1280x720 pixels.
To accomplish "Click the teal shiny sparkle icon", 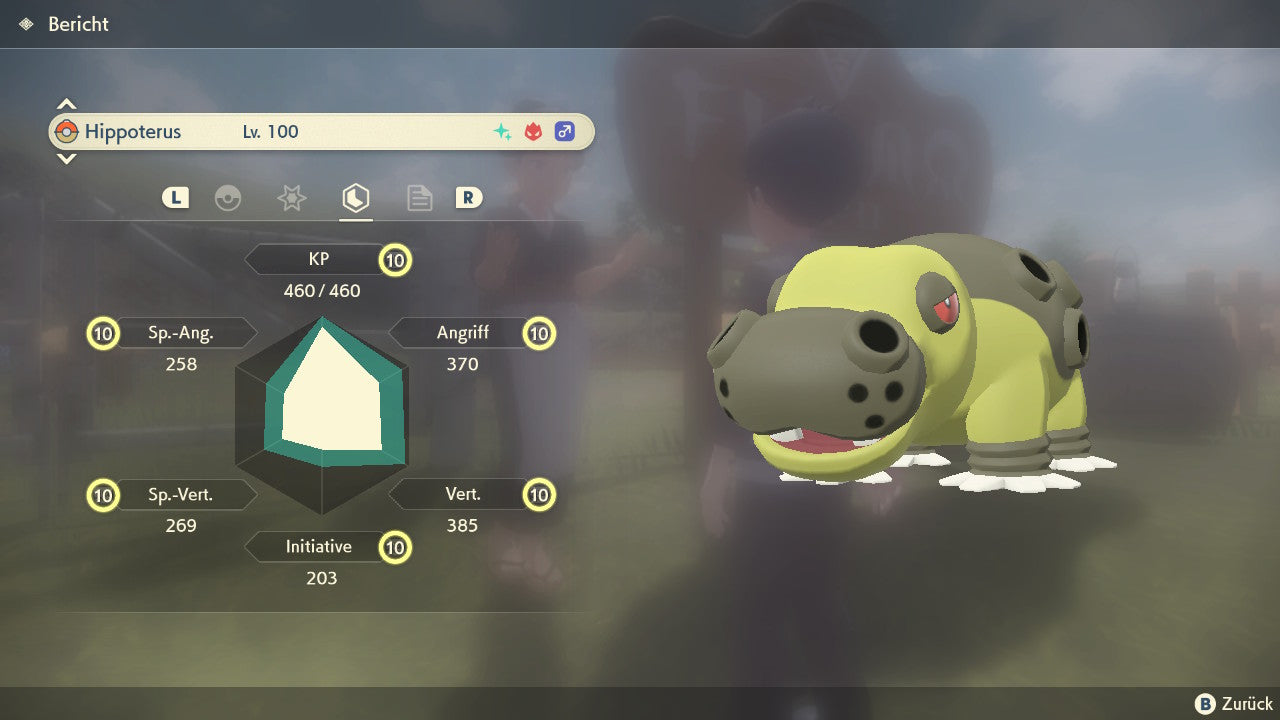I will click(x=502, y=132).
